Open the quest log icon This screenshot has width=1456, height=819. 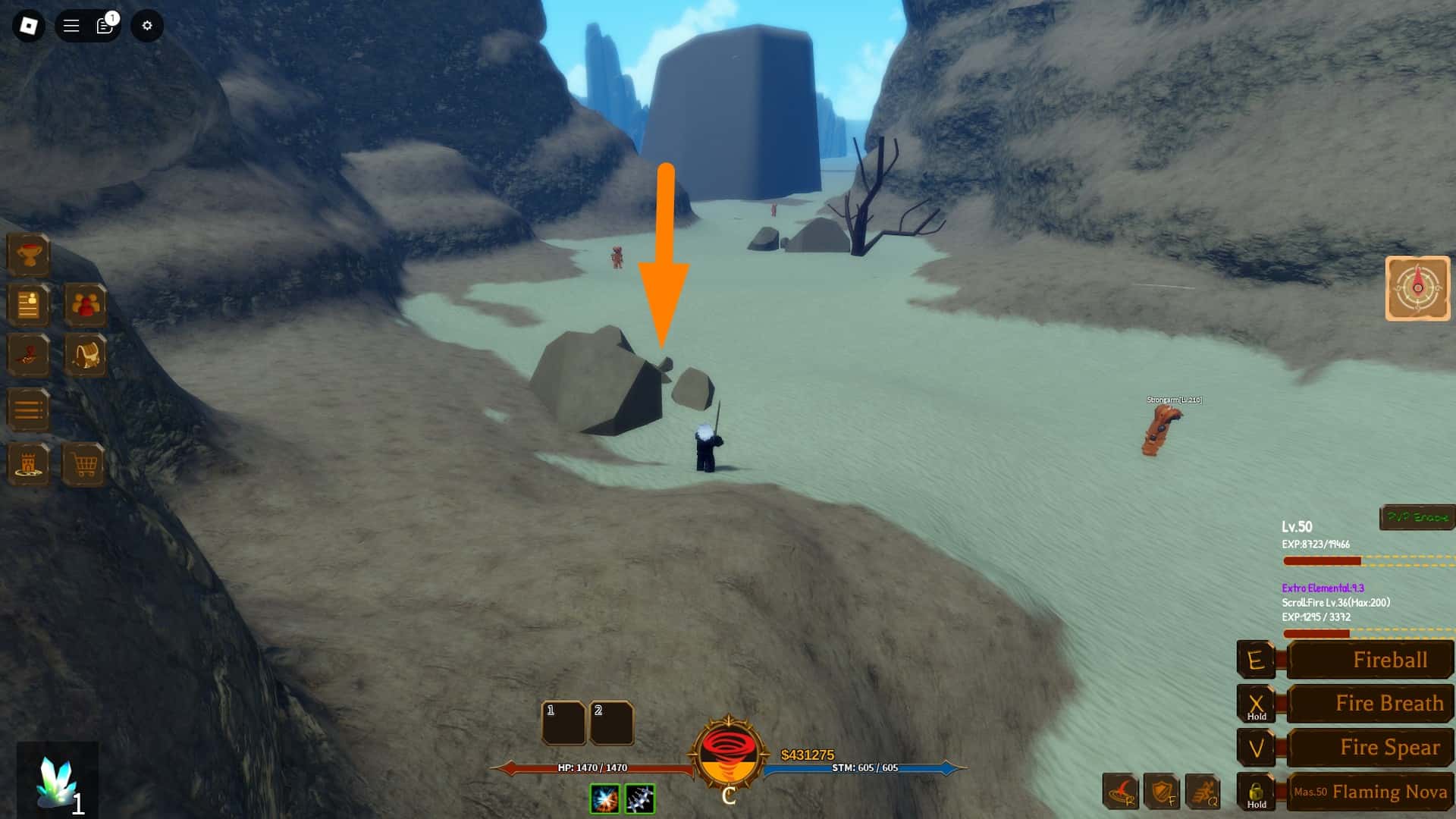tap(28, 306)
